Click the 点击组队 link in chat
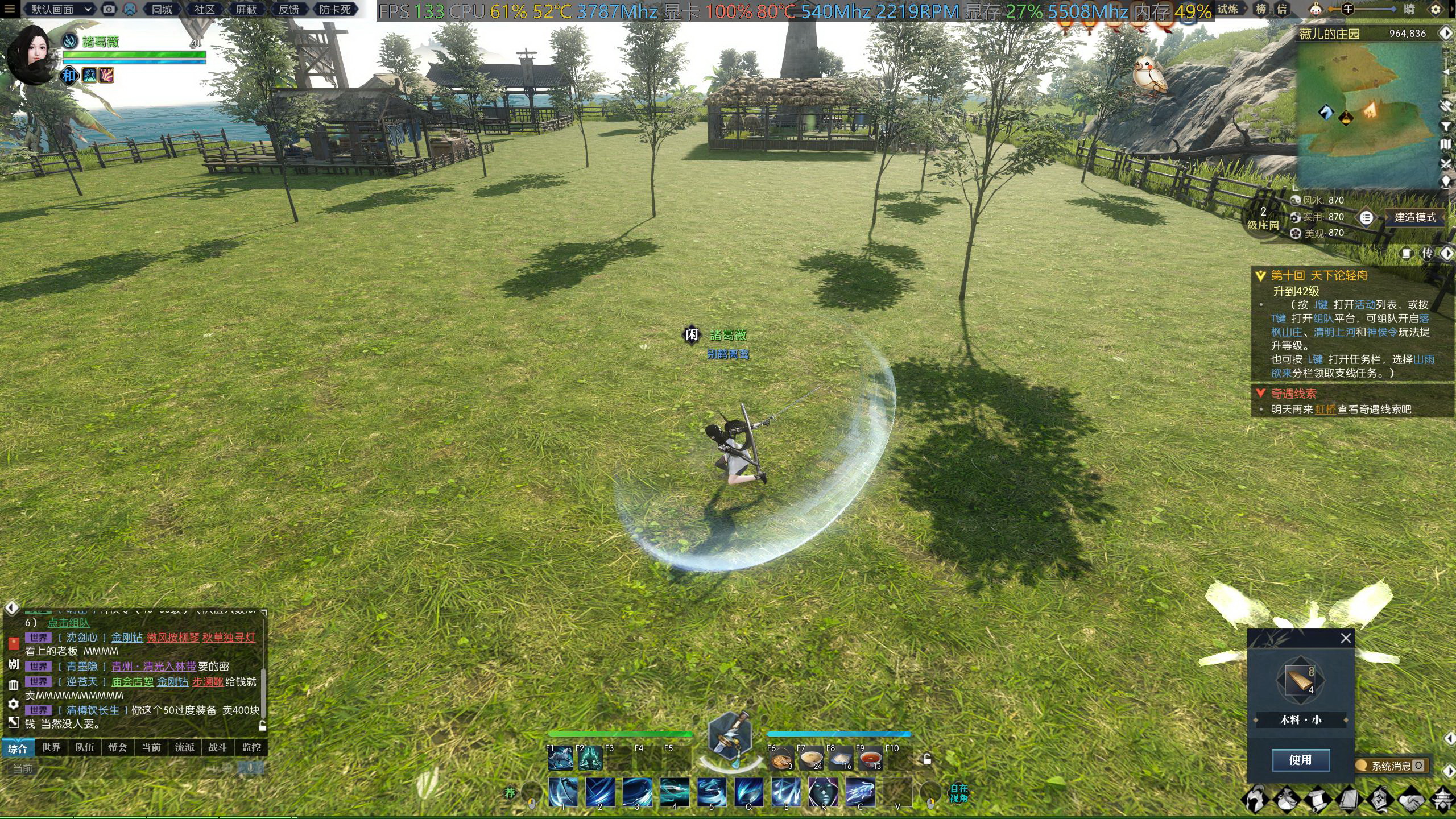This screenshot has width=1456, height=819. pyautogui.click(x=68, y=623)
